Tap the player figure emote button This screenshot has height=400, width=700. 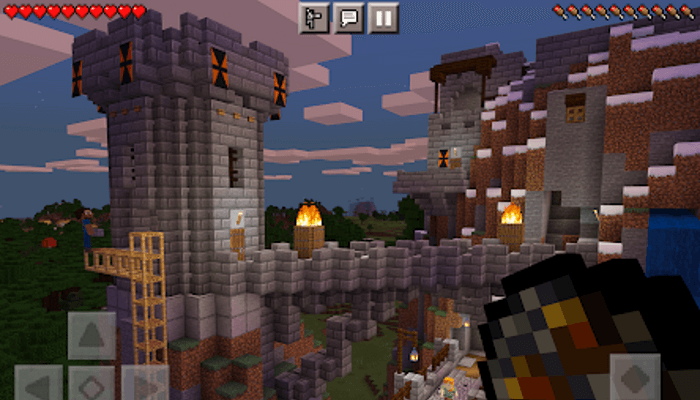click(x=314, y=18)
